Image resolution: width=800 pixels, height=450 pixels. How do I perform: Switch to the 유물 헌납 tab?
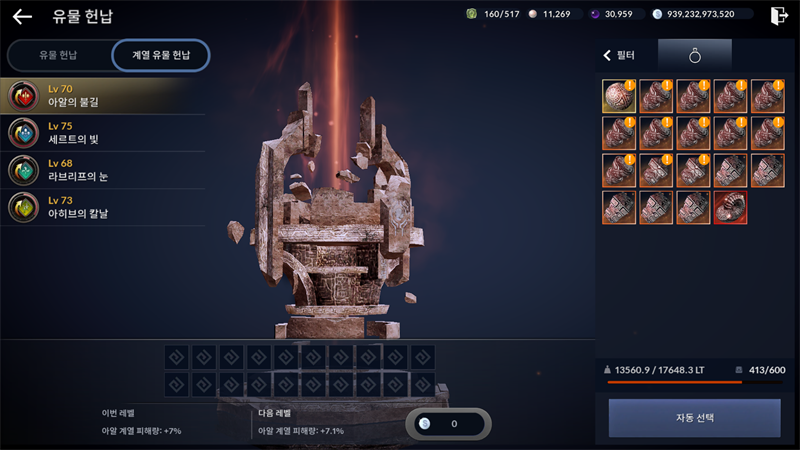(x=58, y=55)
